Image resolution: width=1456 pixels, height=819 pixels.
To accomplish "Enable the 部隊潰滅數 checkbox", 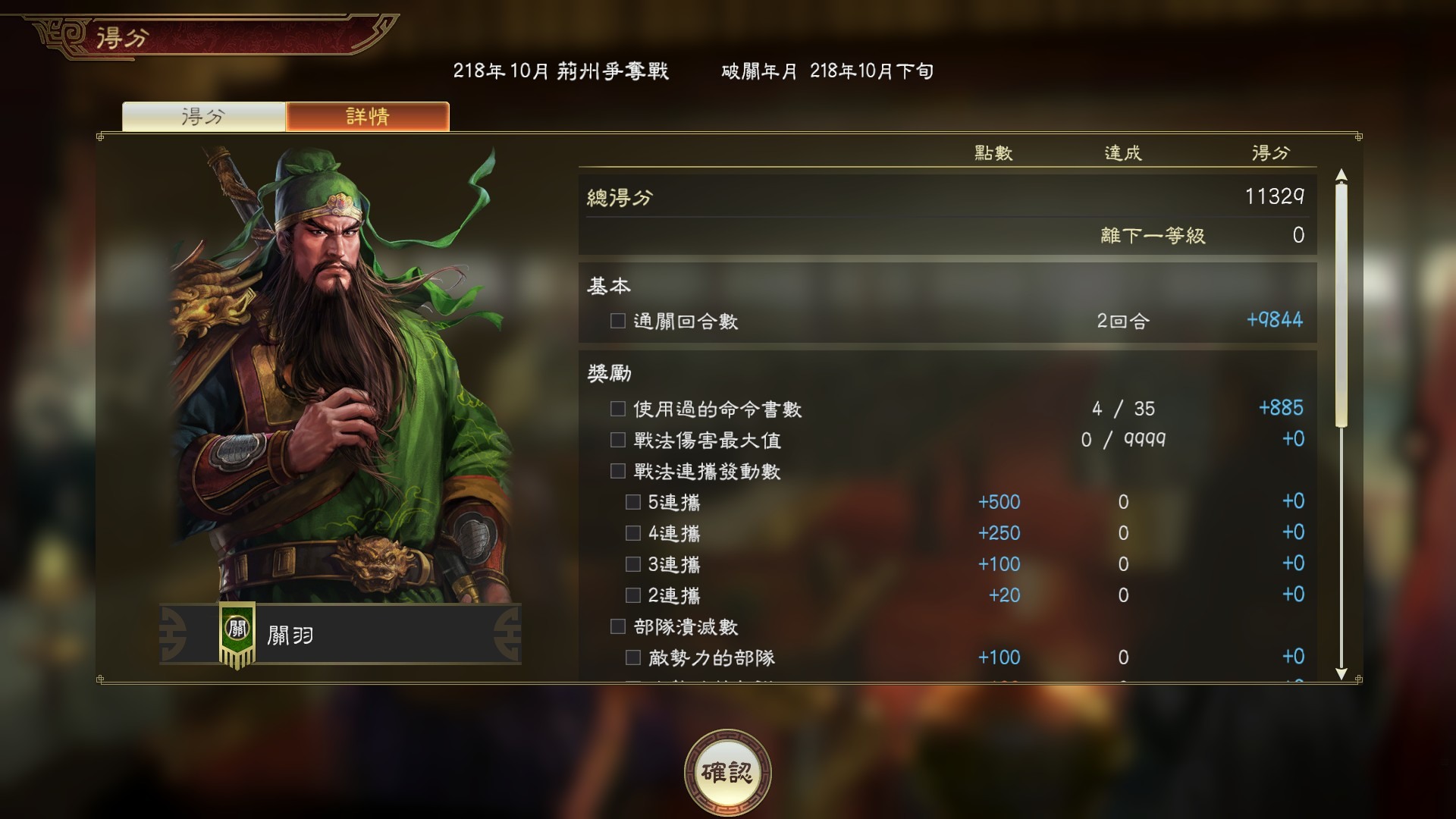I will 617,627.
